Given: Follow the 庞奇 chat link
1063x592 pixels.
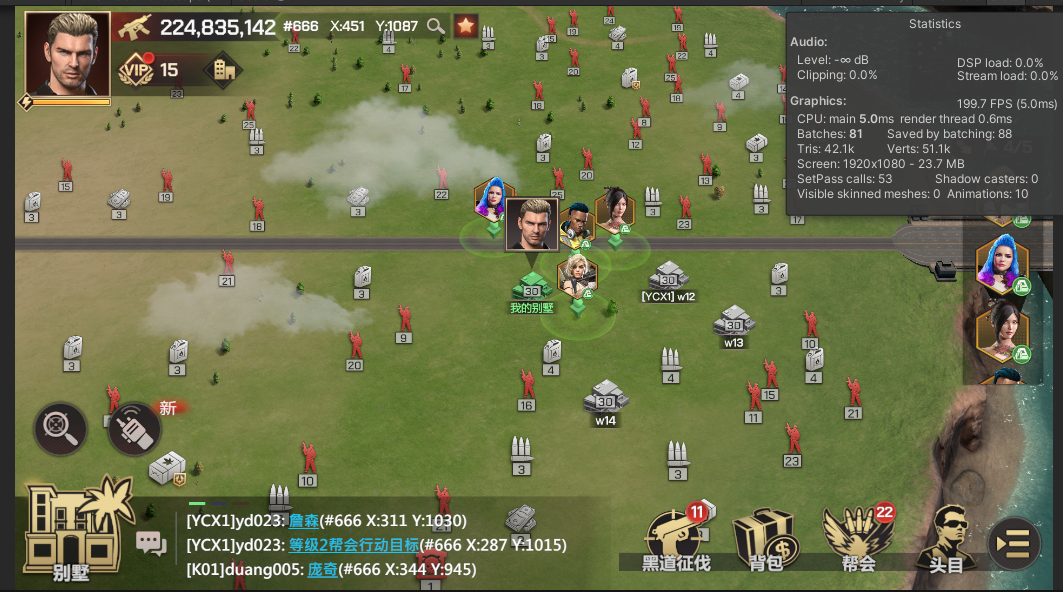Looking at the screenshot, I should (x=322, y=569).
